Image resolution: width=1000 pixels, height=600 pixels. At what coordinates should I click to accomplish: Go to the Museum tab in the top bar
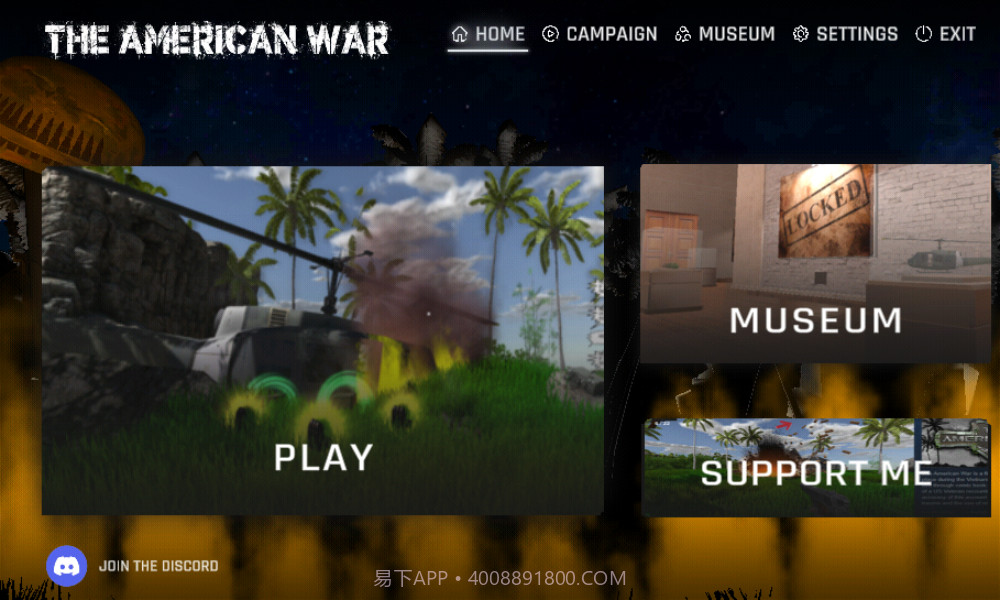725,34
